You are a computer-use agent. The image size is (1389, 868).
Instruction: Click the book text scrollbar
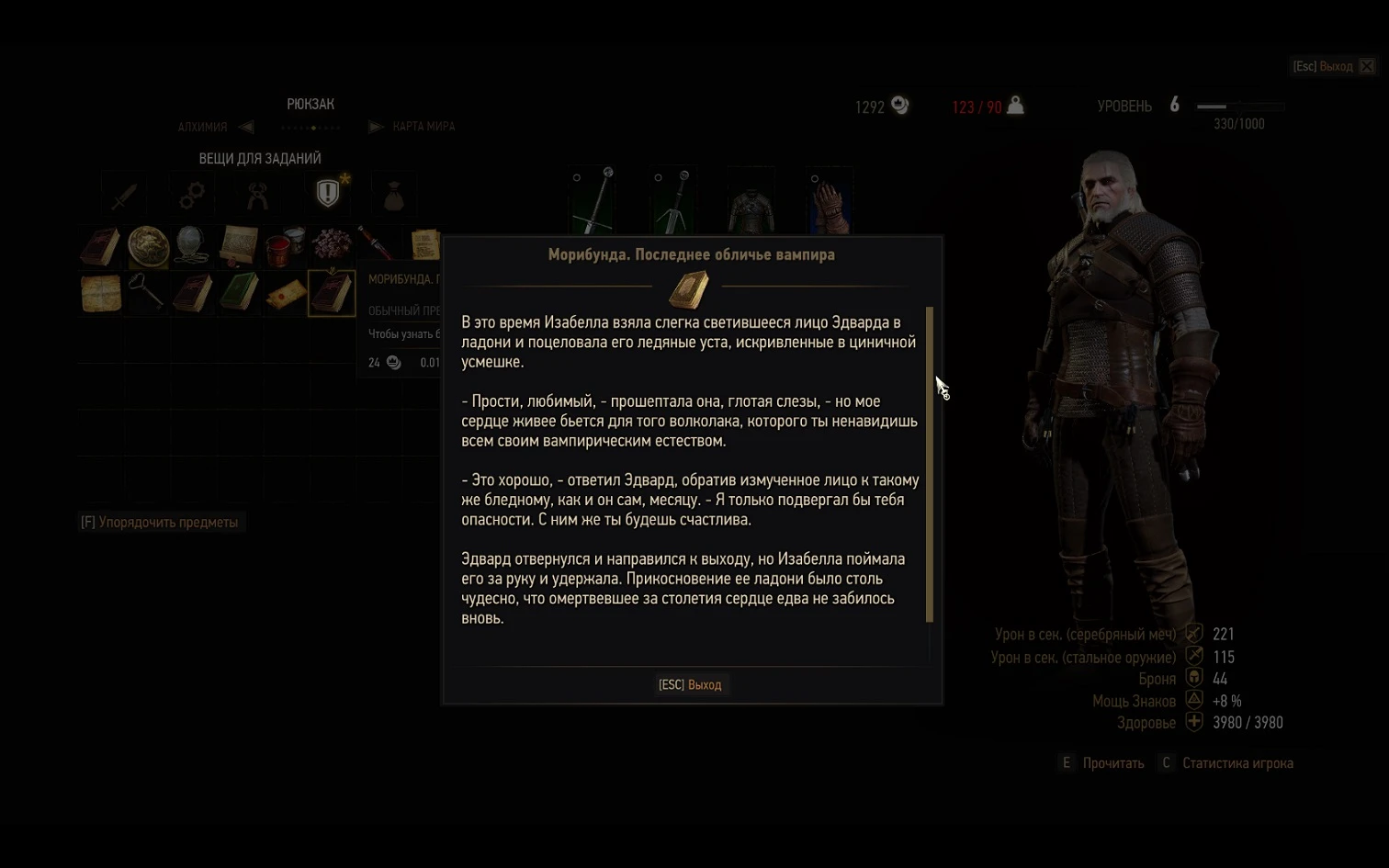pos(930,464)
